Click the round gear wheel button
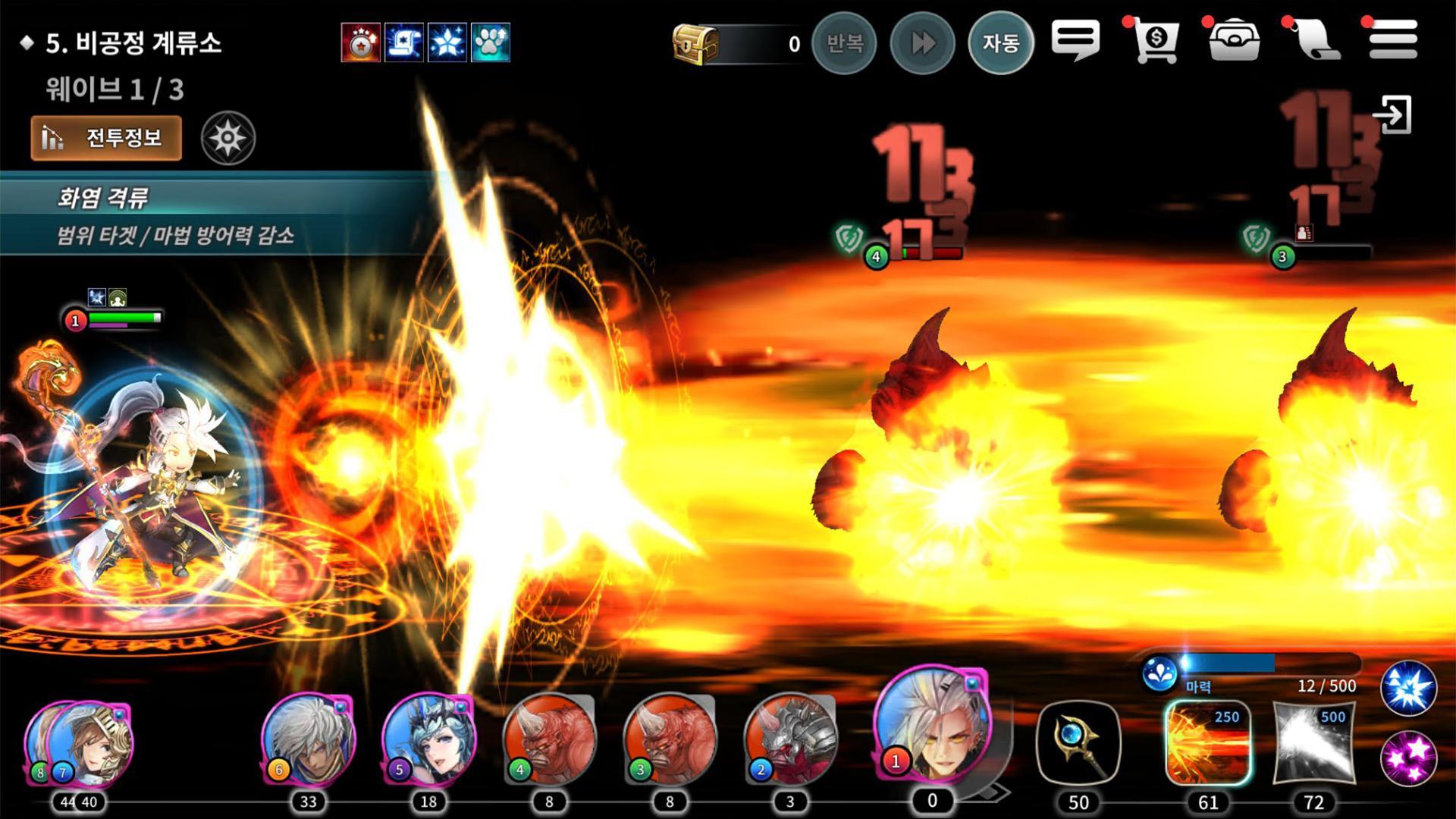 (228, 138)
